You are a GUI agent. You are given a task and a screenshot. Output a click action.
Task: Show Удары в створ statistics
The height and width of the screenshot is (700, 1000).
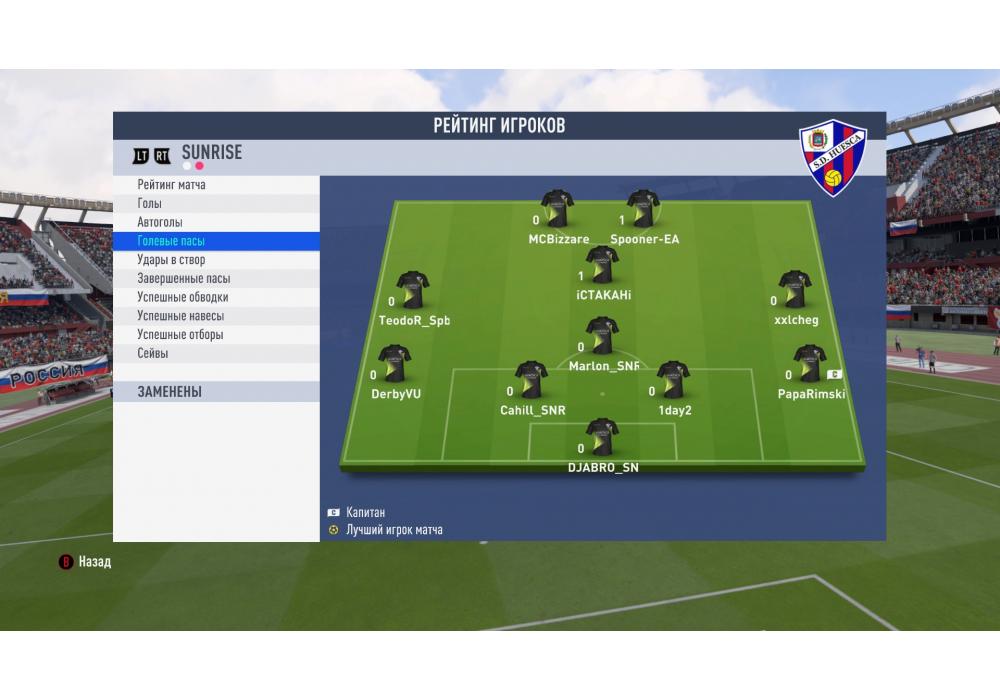pos(216,260)
